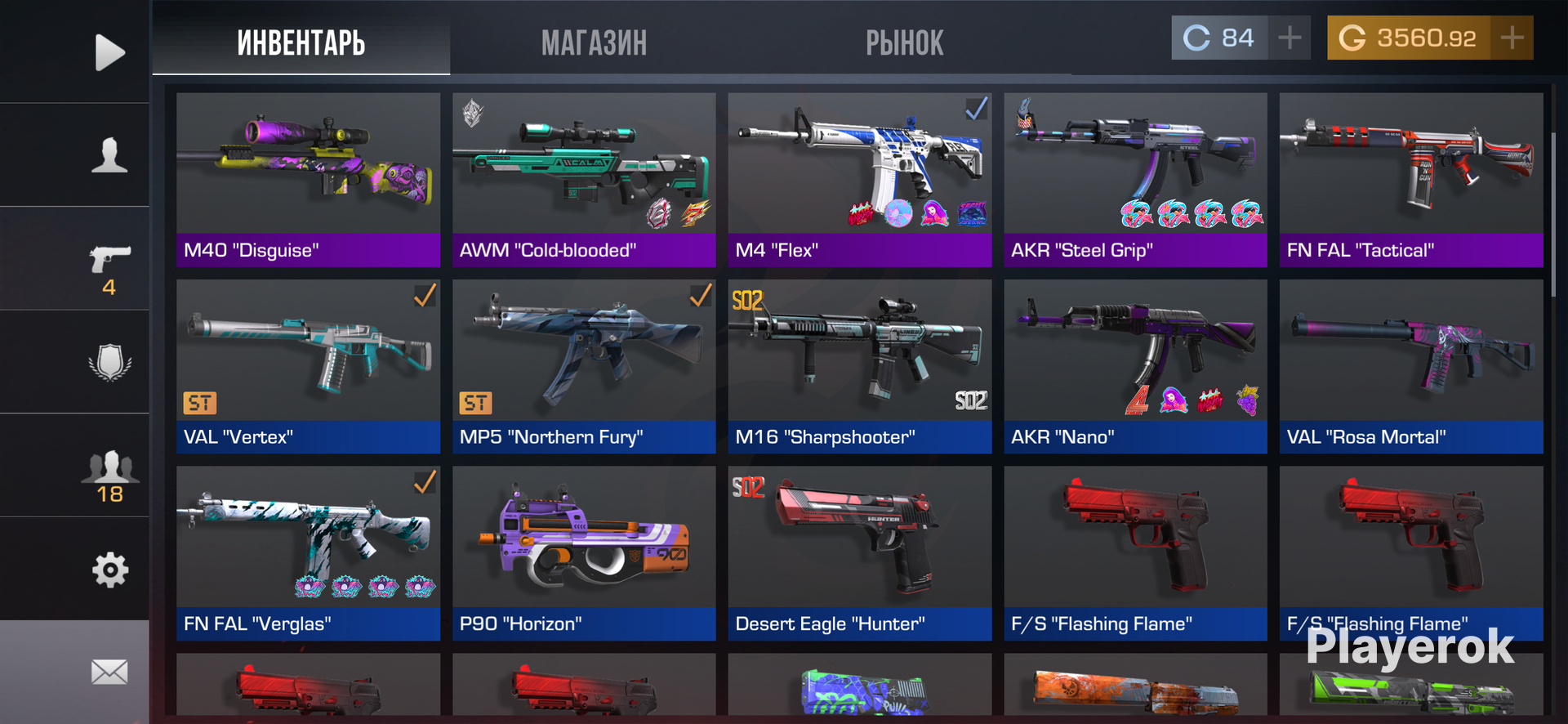Add gold with the plus button
The height and width of the screenshot is (724, 1568).
[1512, 38]
